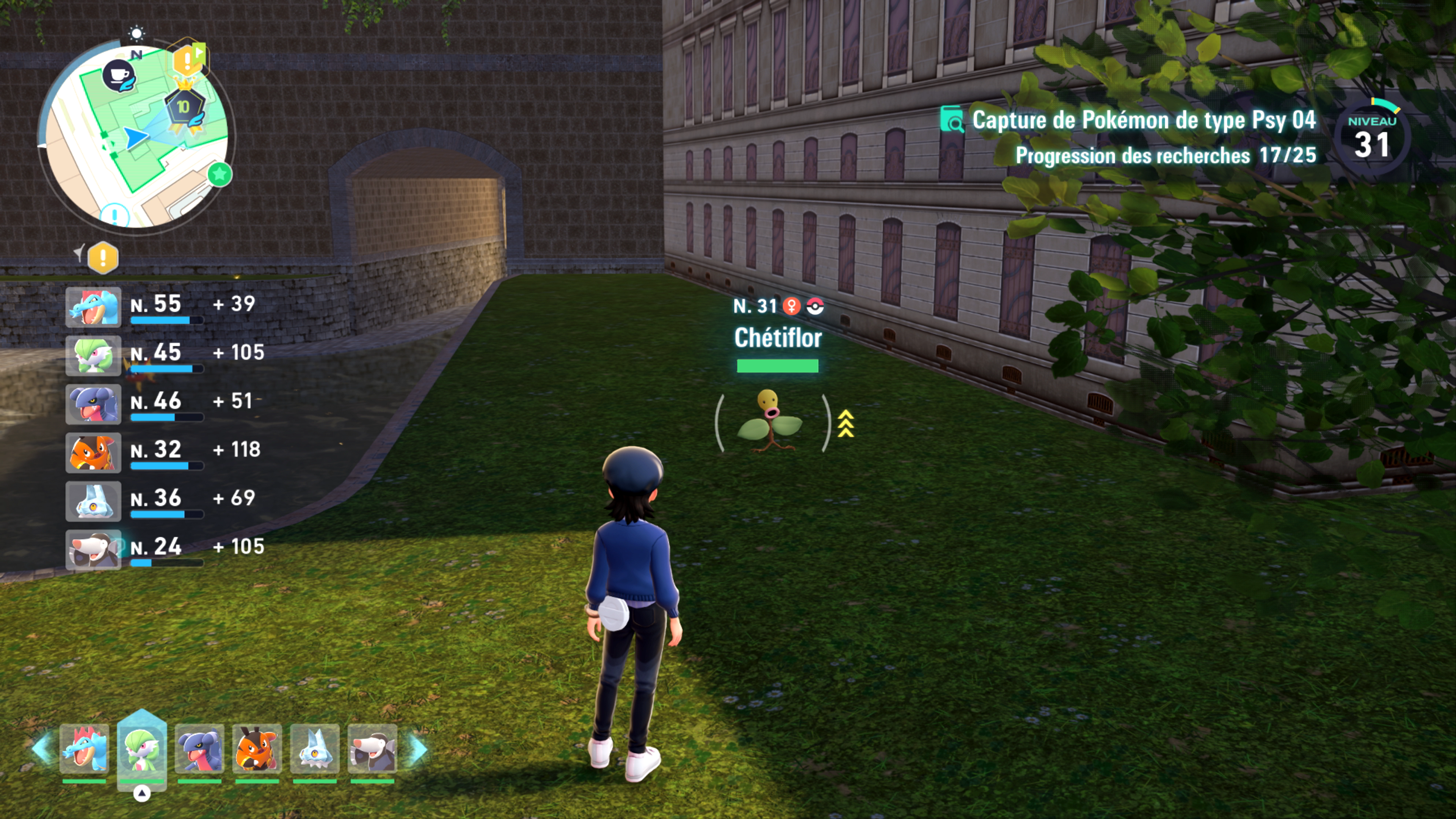Select the N. 45 Gardevoir experience row
Viewport: 1456px width, 819px height.
click(164, 356)
